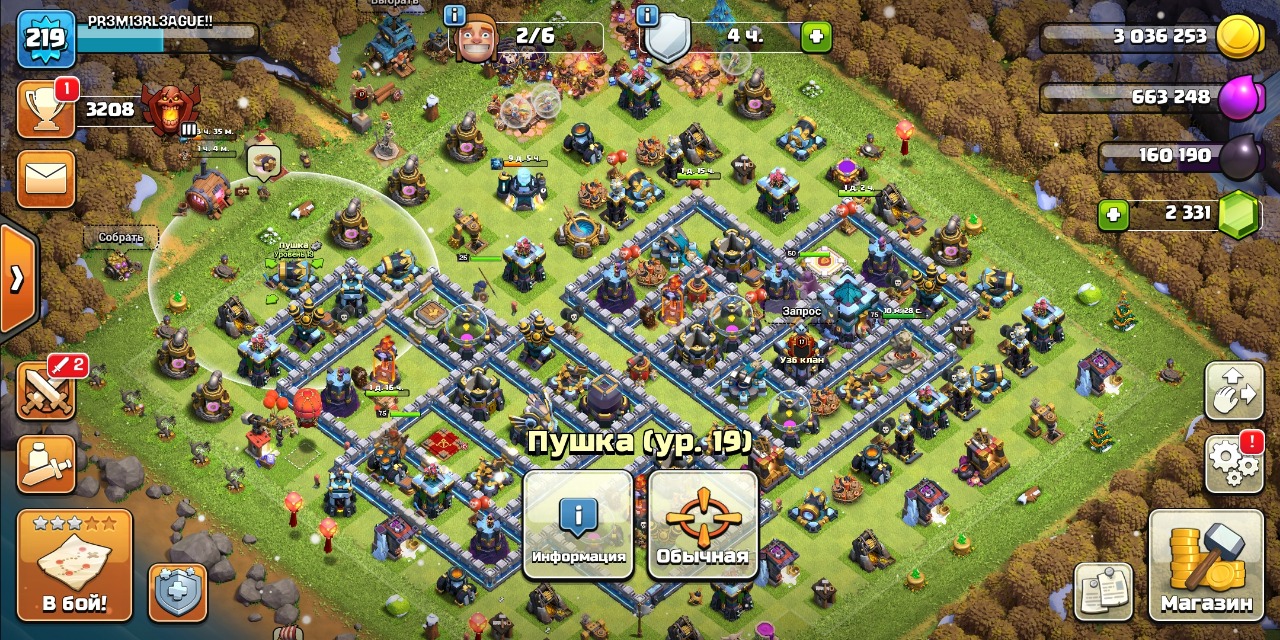
Task: Add more gems with the plus
Action: coord(1112,214)
